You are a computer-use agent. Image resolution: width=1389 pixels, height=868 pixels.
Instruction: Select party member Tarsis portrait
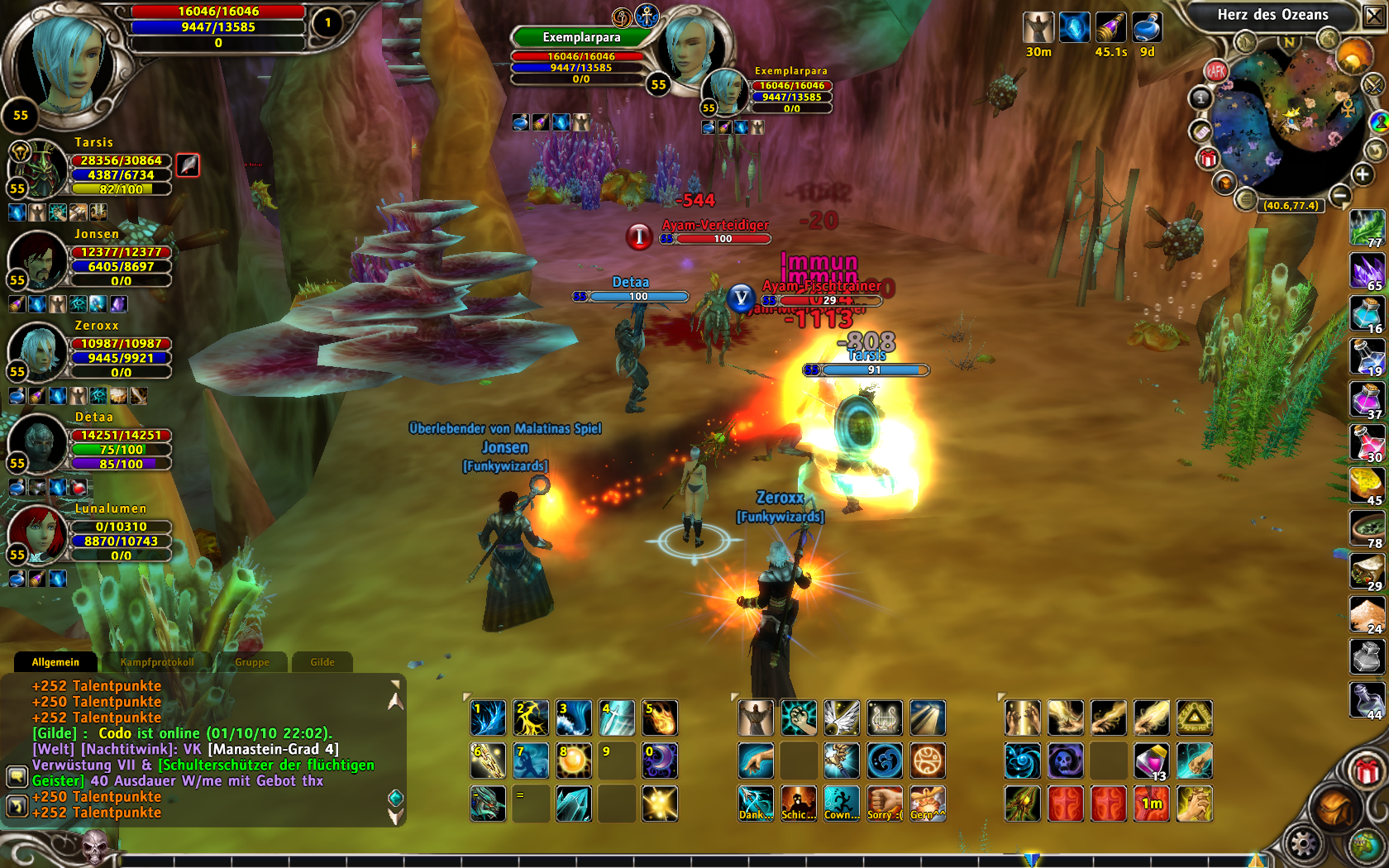coord(37,168)
